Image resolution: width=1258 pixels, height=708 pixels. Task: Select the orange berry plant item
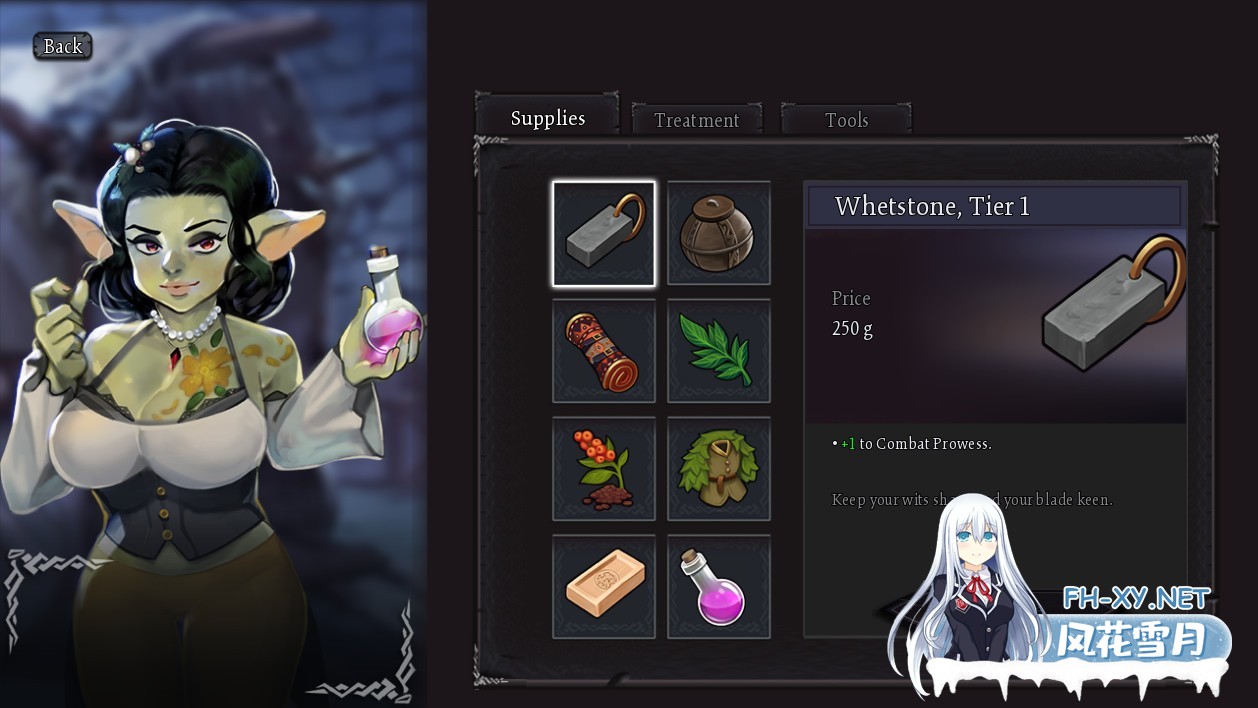(604, 469)
